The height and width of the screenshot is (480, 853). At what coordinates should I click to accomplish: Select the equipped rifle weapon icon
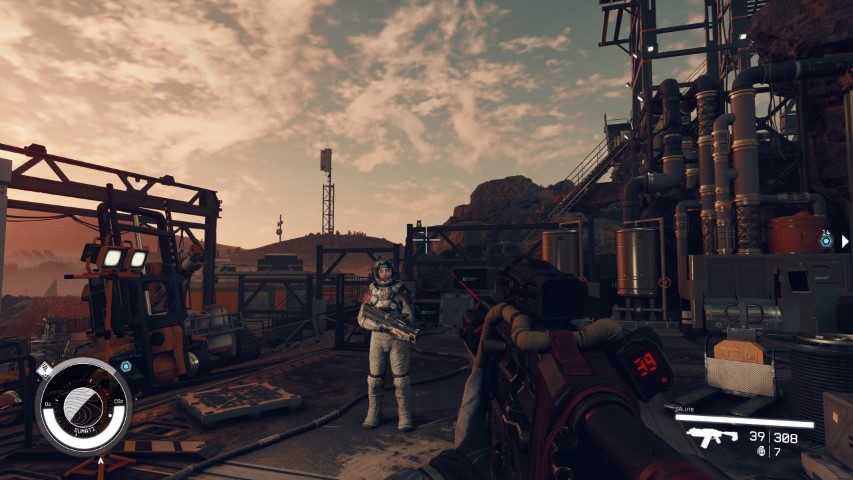tap(711, 437)
